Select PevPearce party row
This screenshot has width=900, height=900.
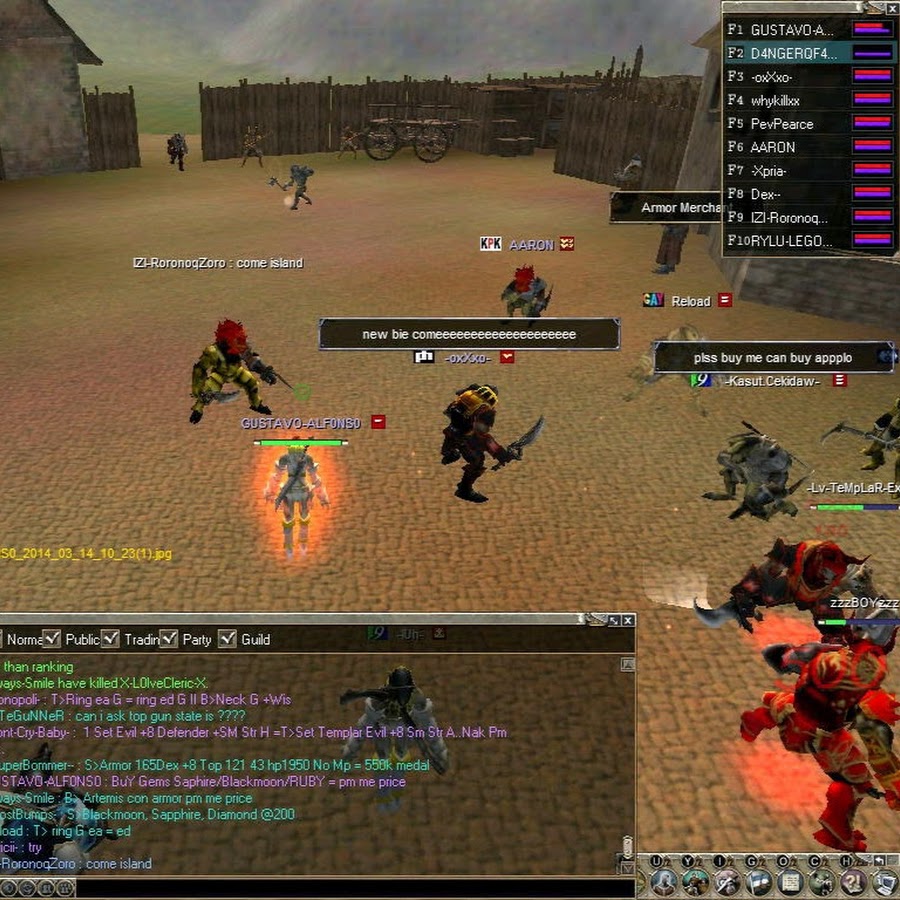point(782,124)
